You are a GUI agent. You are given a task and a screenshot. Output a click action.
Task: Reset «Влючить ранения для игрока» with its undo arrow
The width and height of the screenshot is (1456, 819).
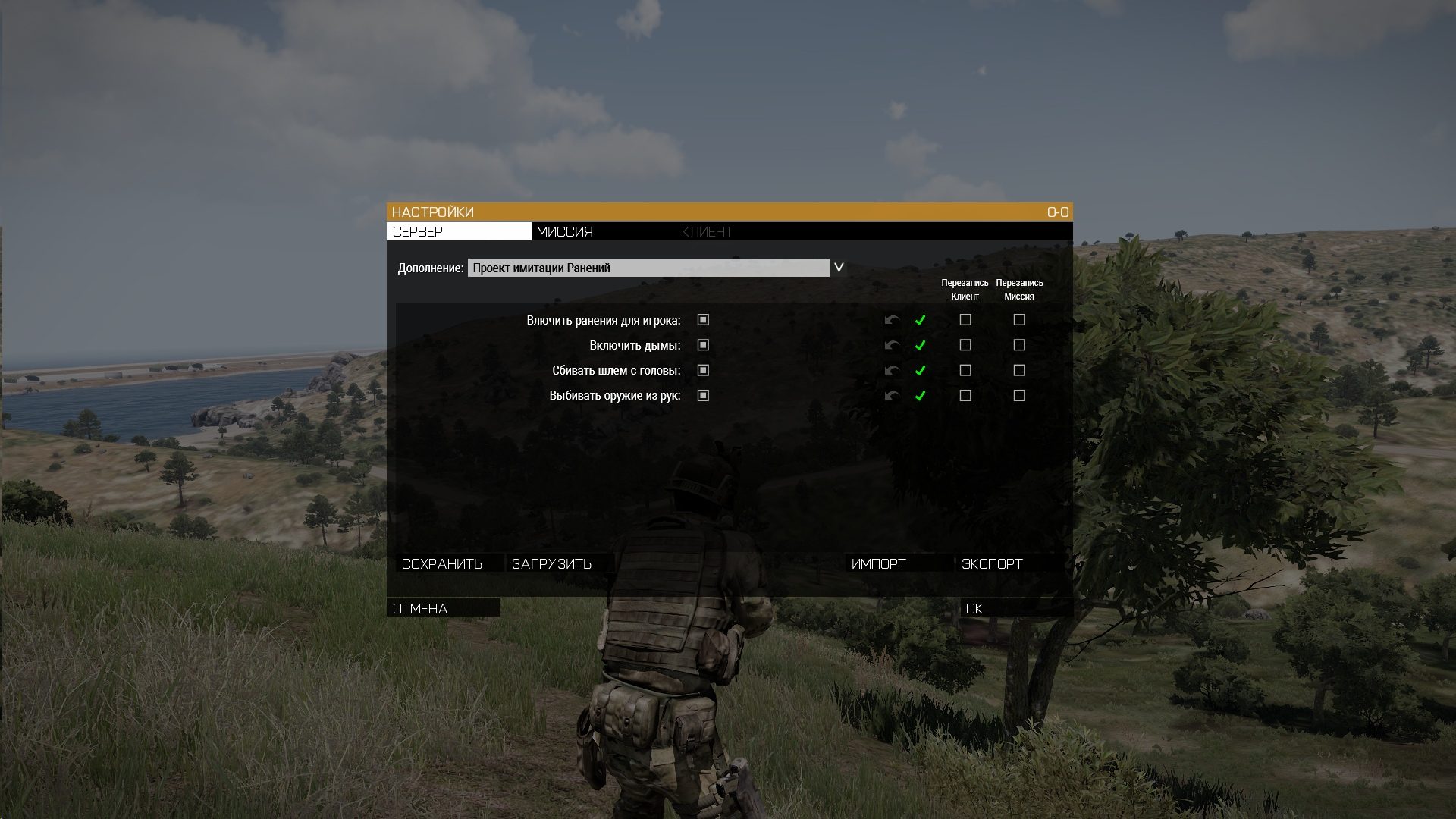click(x=891, y=320)
